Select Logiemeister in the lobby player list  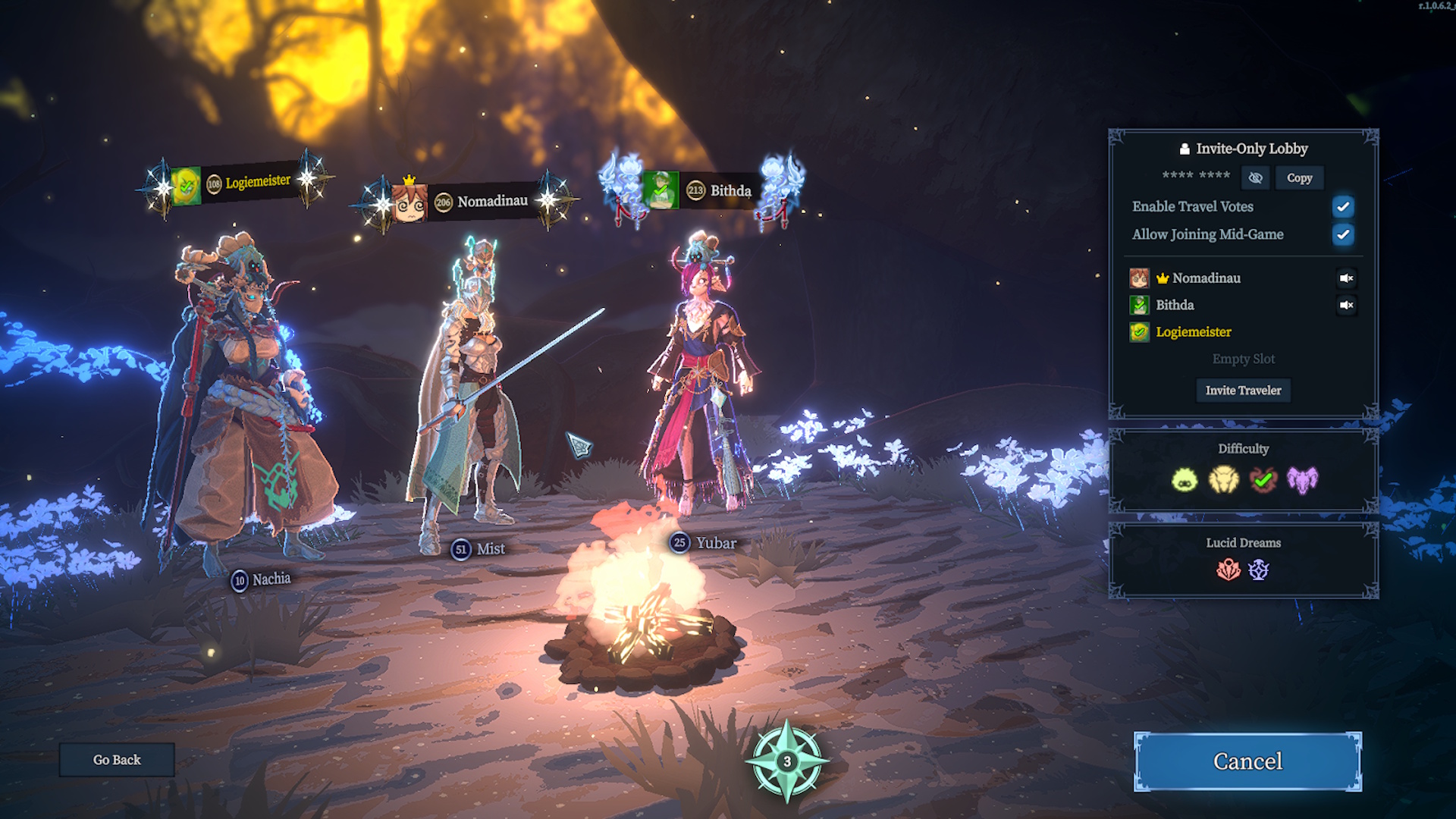(x=1193, y=331)
